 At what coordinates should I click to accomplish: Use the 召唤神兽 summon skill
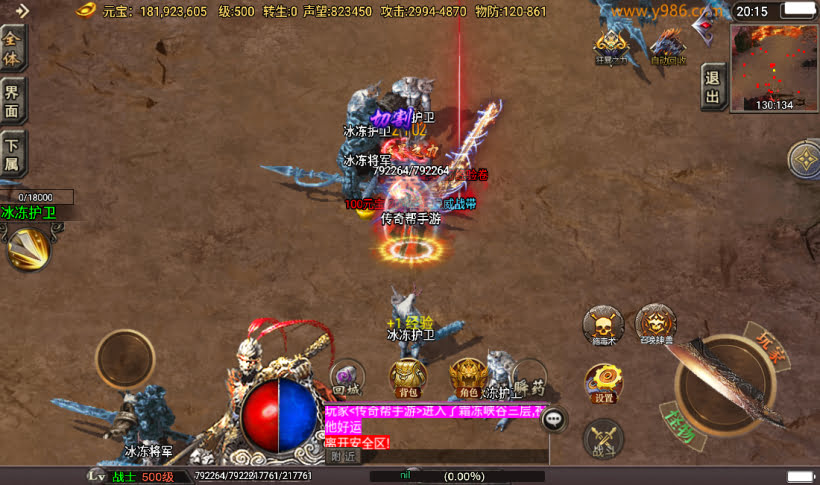pos(656,324)
